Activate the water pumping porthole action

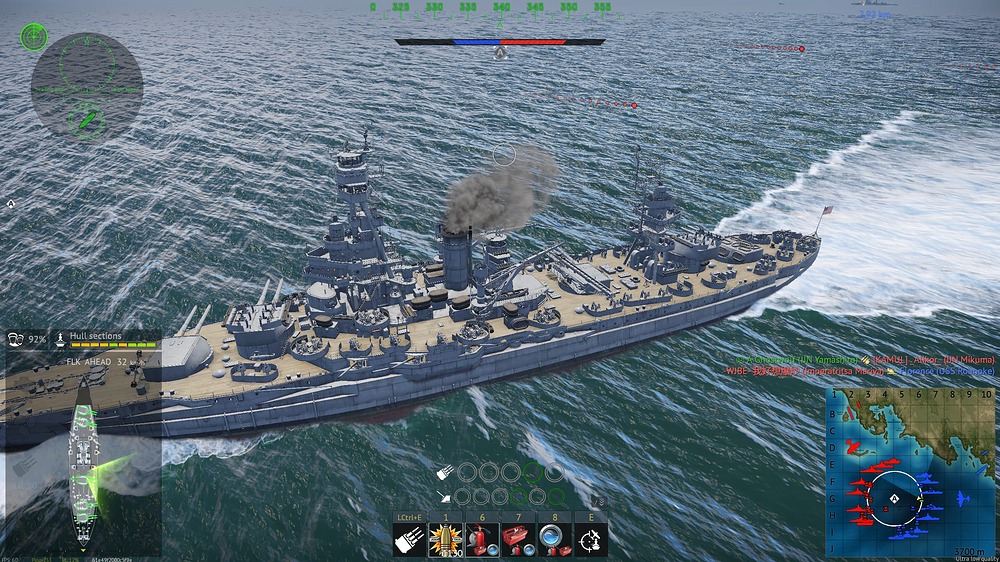554,540
